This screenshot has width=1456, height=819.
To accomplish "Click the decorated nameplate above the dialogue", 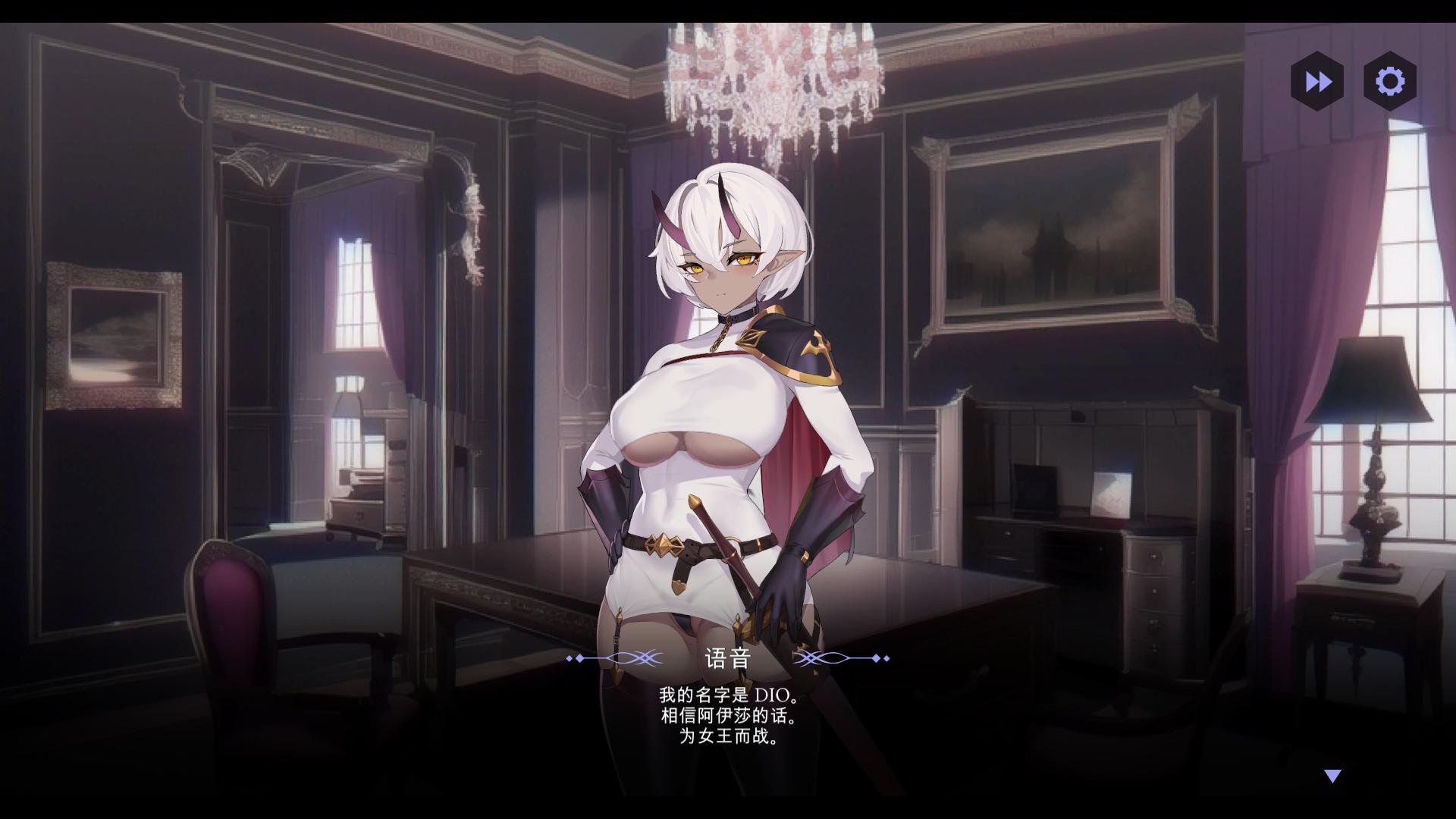I will point(728,659).
